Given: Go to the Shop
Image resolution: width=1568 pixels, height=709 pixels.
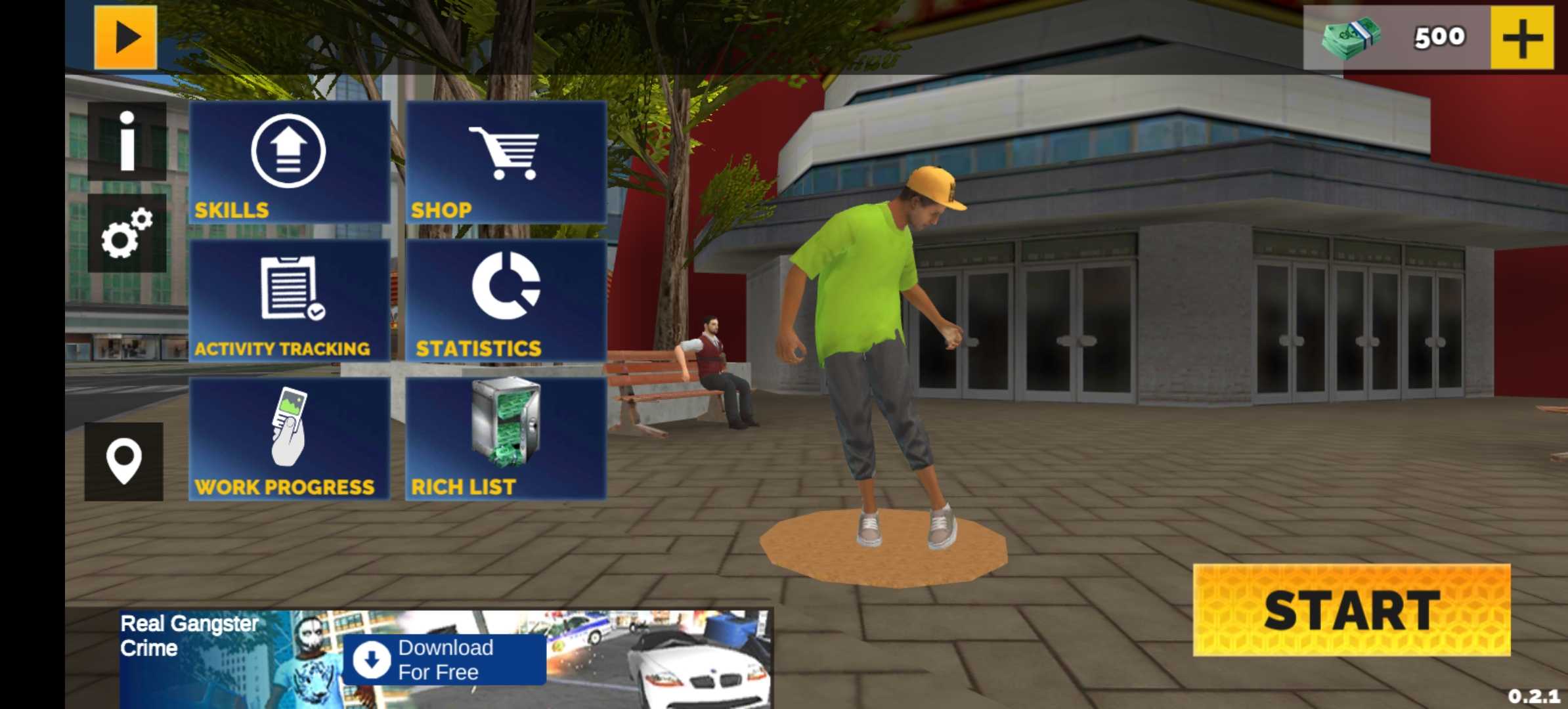Looking at the screenshot, I should 506,162.
